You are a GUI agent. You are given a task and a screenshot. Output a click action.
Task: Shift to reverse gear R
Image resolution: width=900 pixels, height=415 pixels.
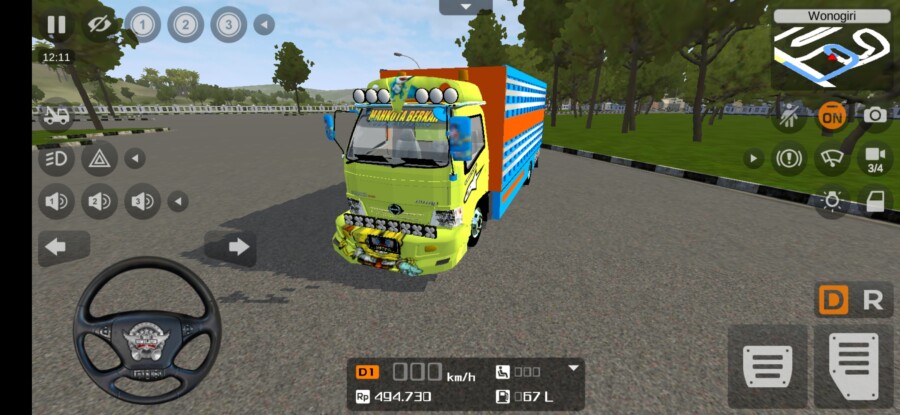click(873, 300)
